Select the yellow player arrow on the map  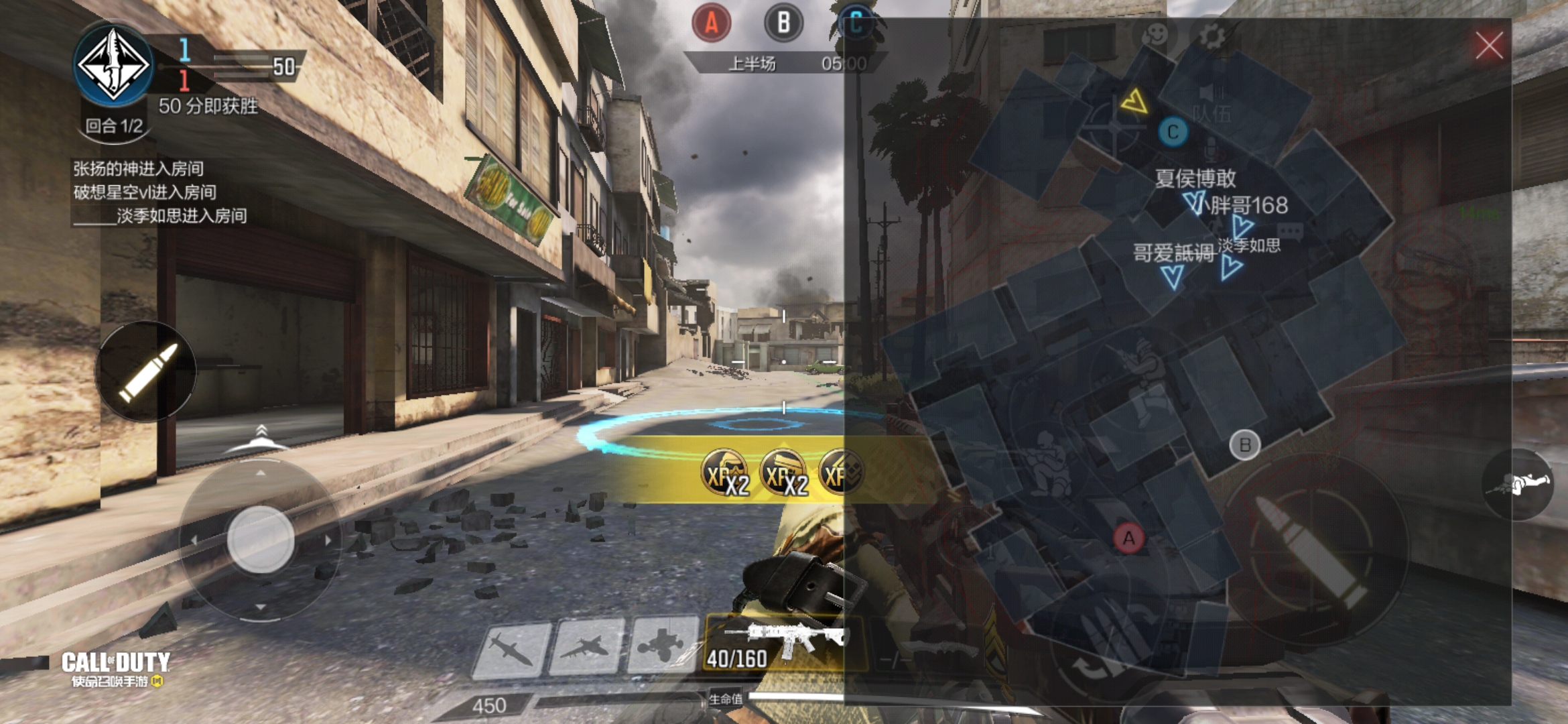point(1134,102)
